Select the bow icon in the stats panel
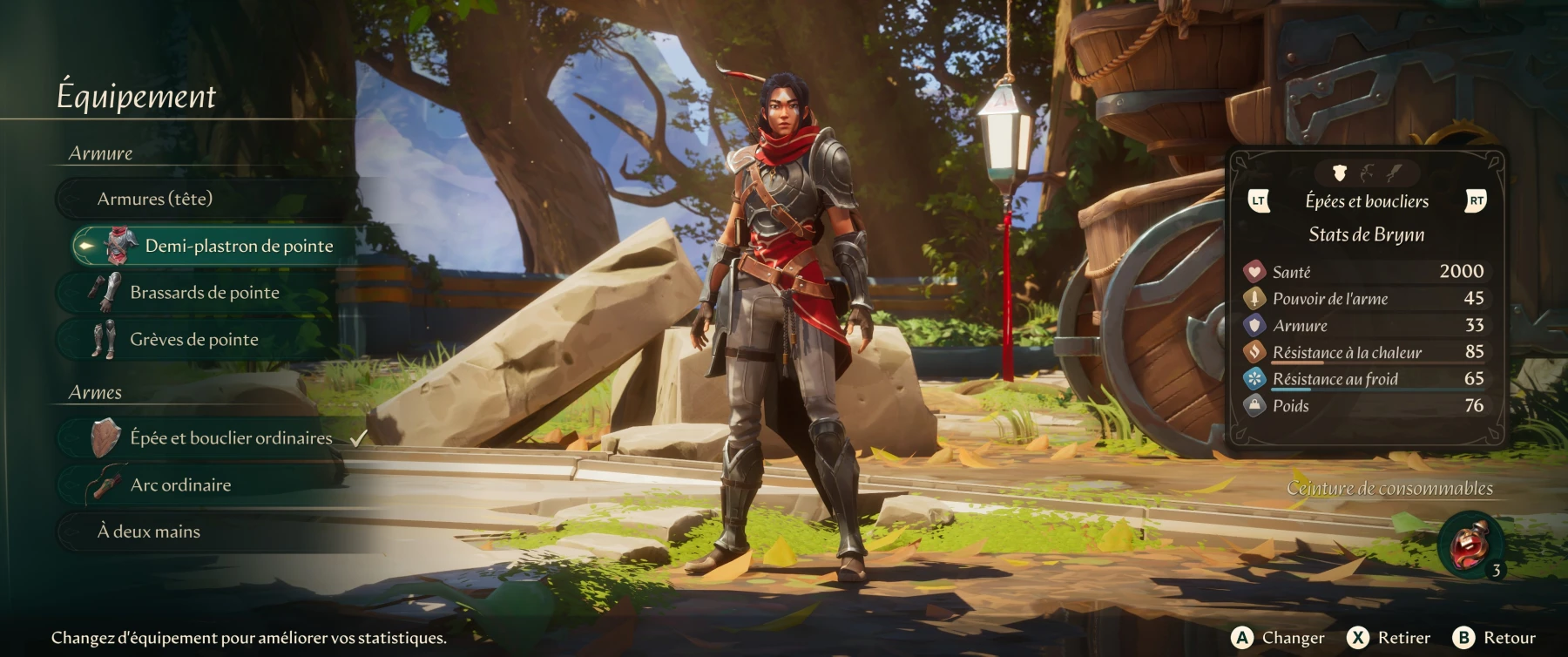The width and height of the screenshot is (1568, 657). tap(1367, 172)
